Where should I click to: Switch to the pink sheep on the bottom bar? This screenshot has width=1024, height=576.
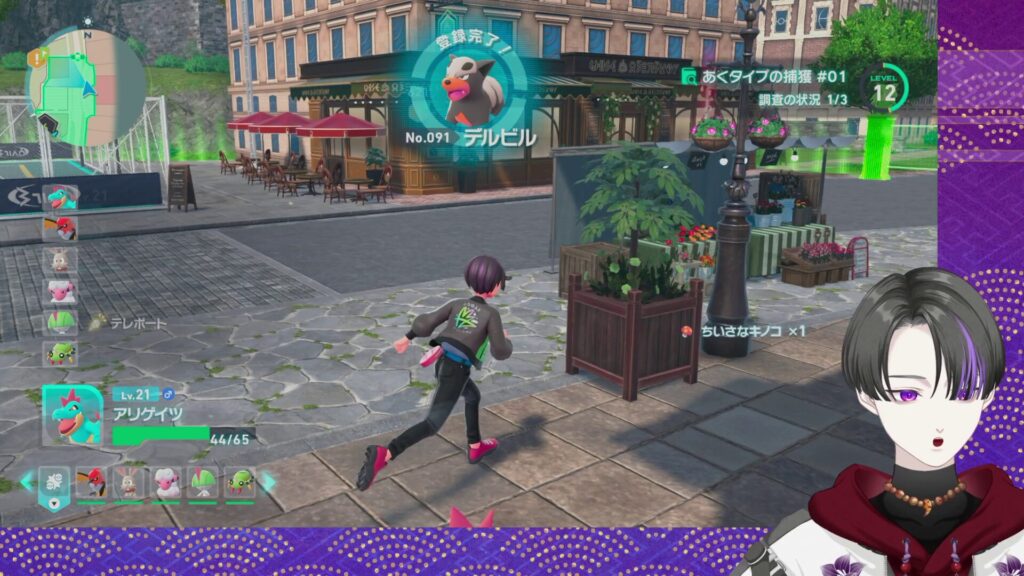[165, 482]
